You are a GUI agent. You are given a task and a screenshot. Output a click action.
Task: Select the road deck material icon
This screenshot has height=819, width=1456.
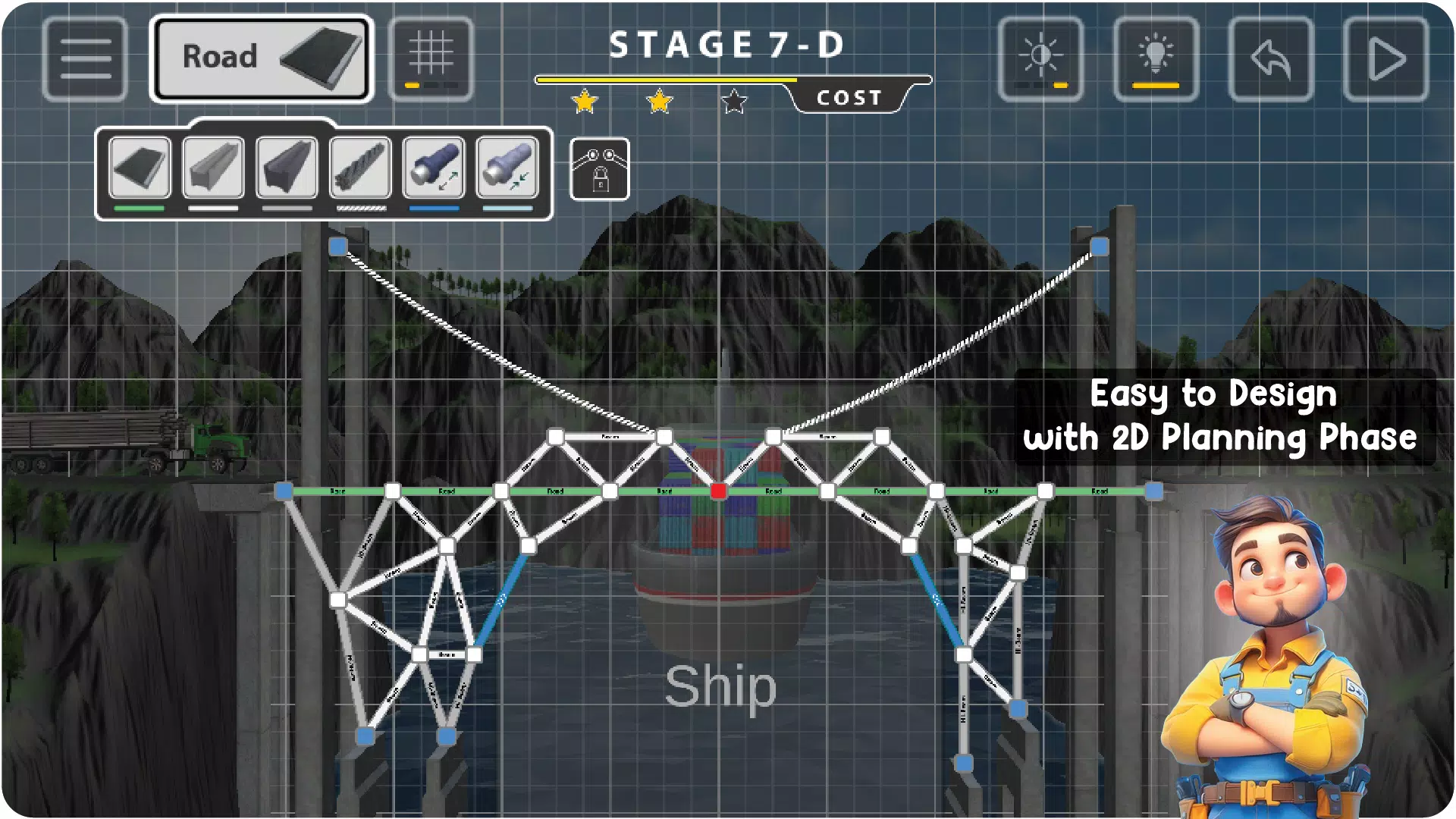tap(140, 165)
